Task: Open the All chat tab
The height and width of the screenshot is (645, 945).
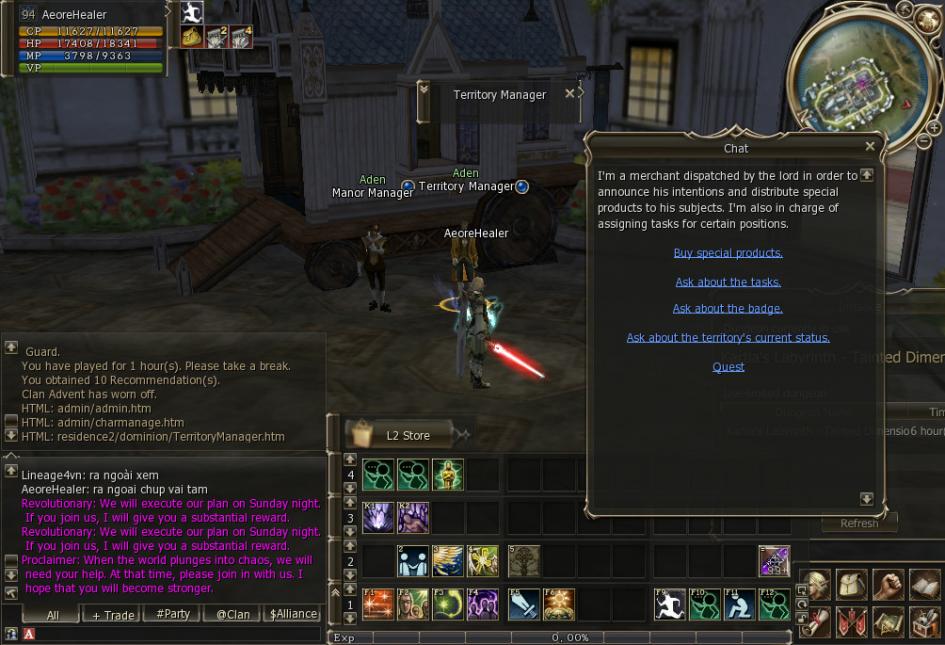Action: click(x=52, y=615)
